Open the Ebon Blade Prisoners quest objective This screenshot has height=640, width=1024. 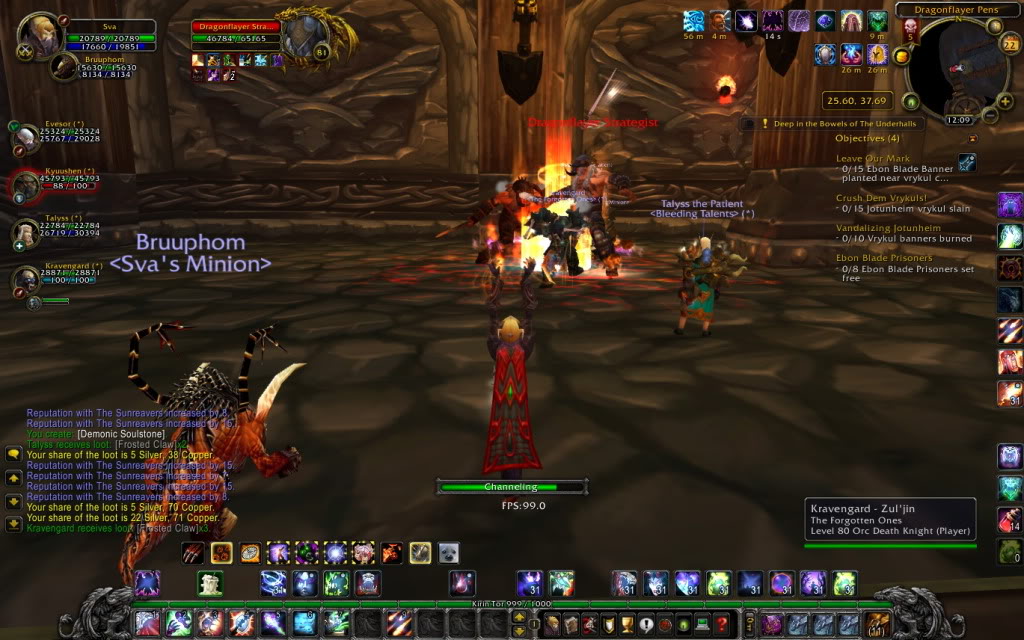click(883, 258)
